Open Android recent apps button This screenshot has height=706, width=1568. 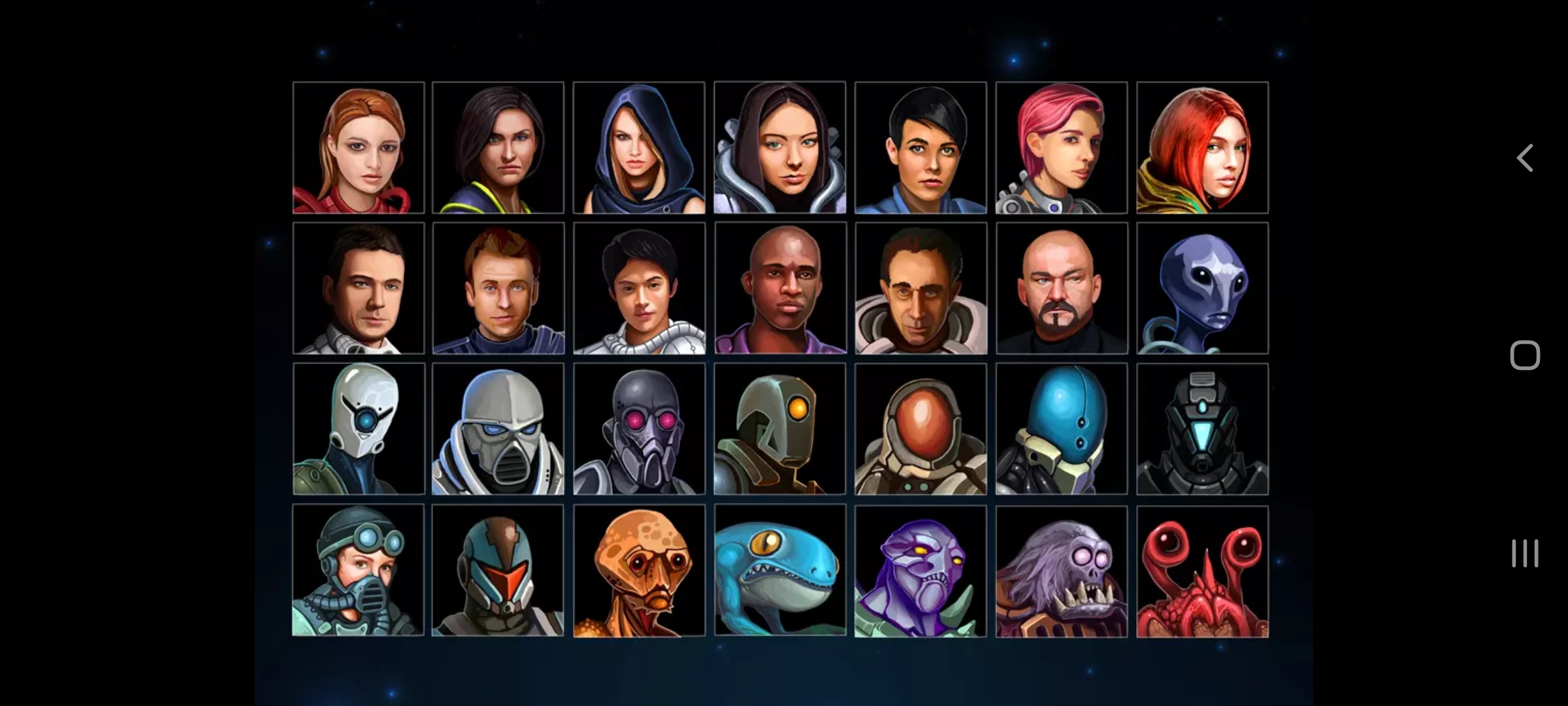(1525, 554)
